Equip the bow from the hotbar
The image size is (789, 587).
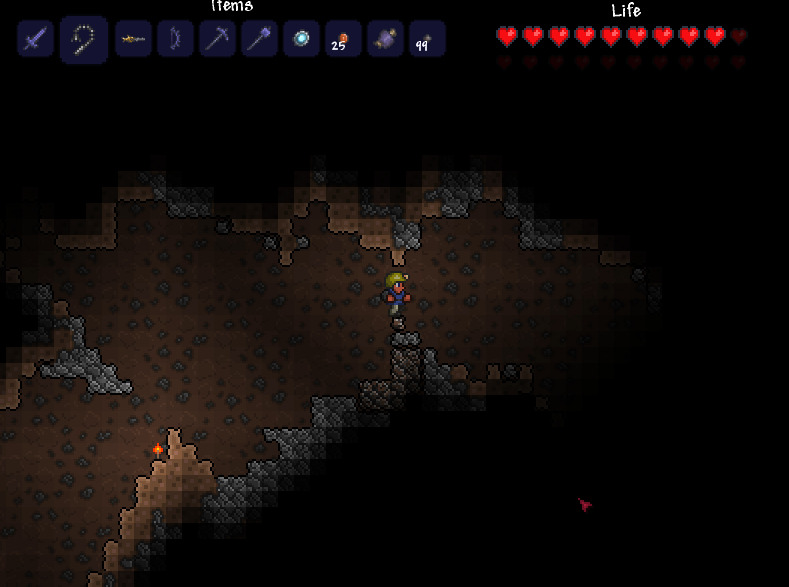coord(175,40)
